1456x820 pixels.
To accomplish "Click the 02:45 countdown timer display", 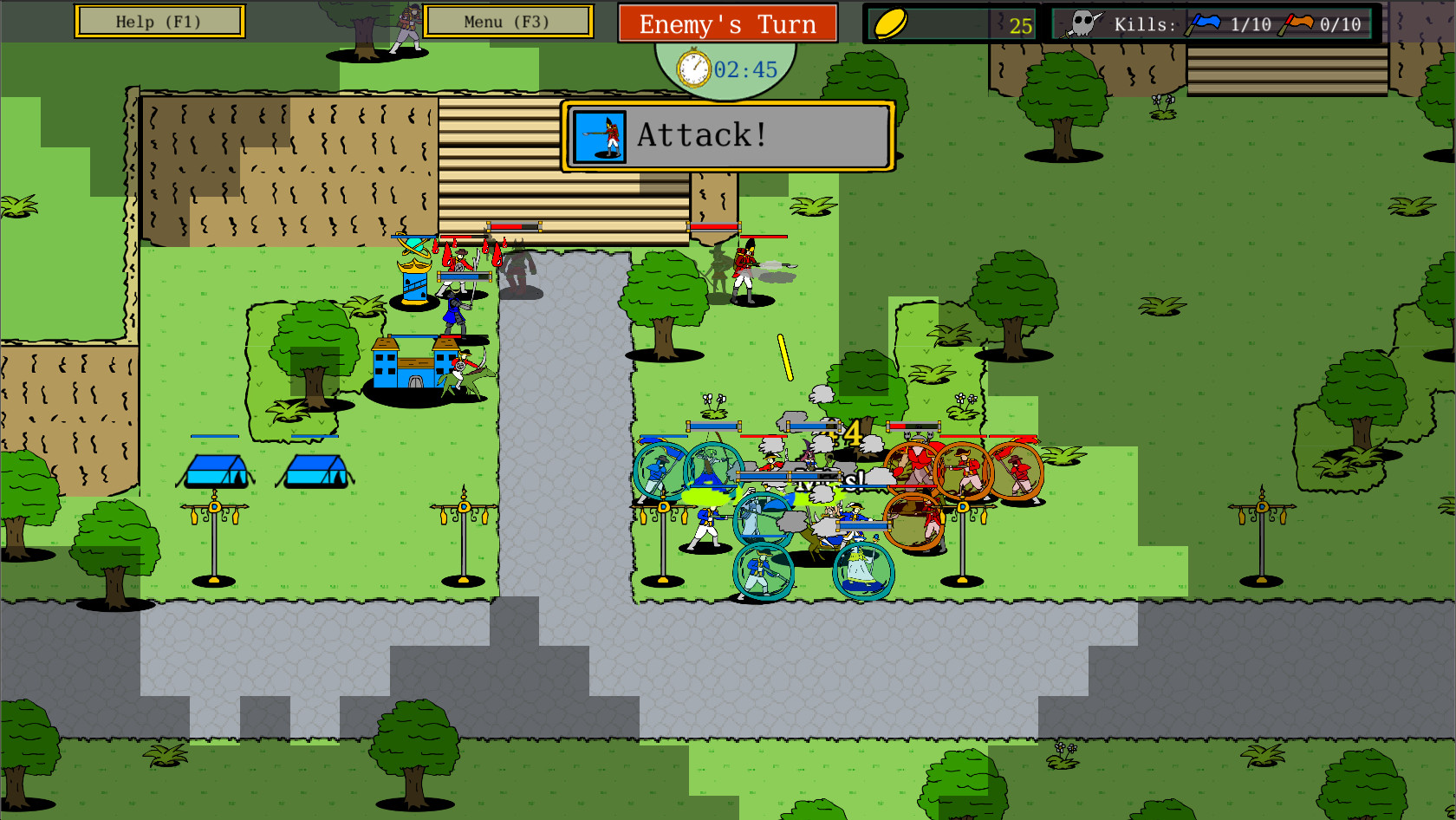I will [744, 69].
